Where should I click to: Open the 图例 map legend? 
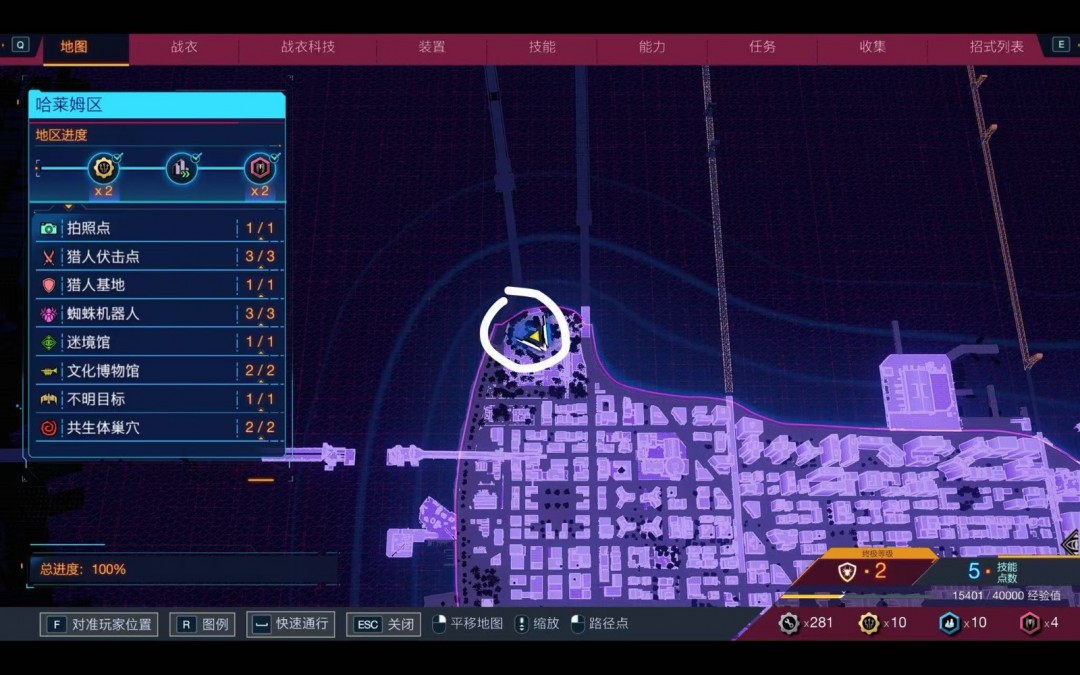click(204, 624)
